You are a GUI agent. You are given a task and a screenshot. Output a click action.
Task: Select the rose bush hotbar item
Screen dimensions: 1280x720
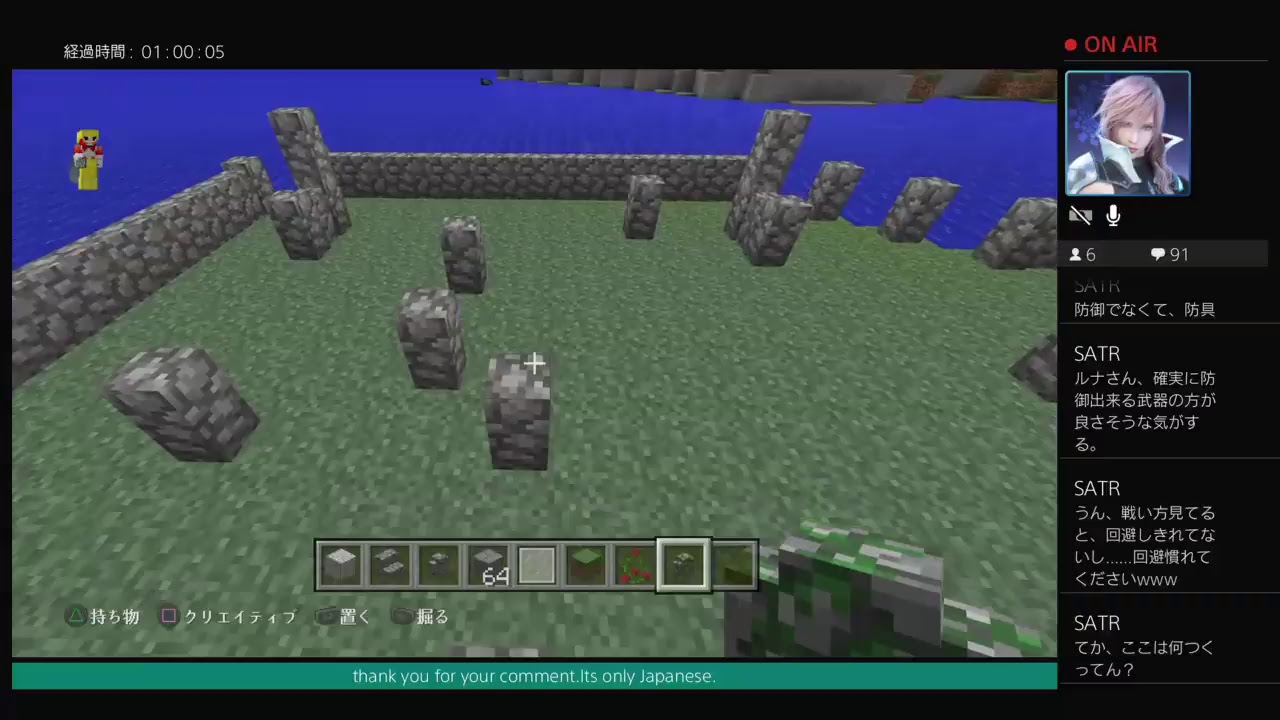635,565
